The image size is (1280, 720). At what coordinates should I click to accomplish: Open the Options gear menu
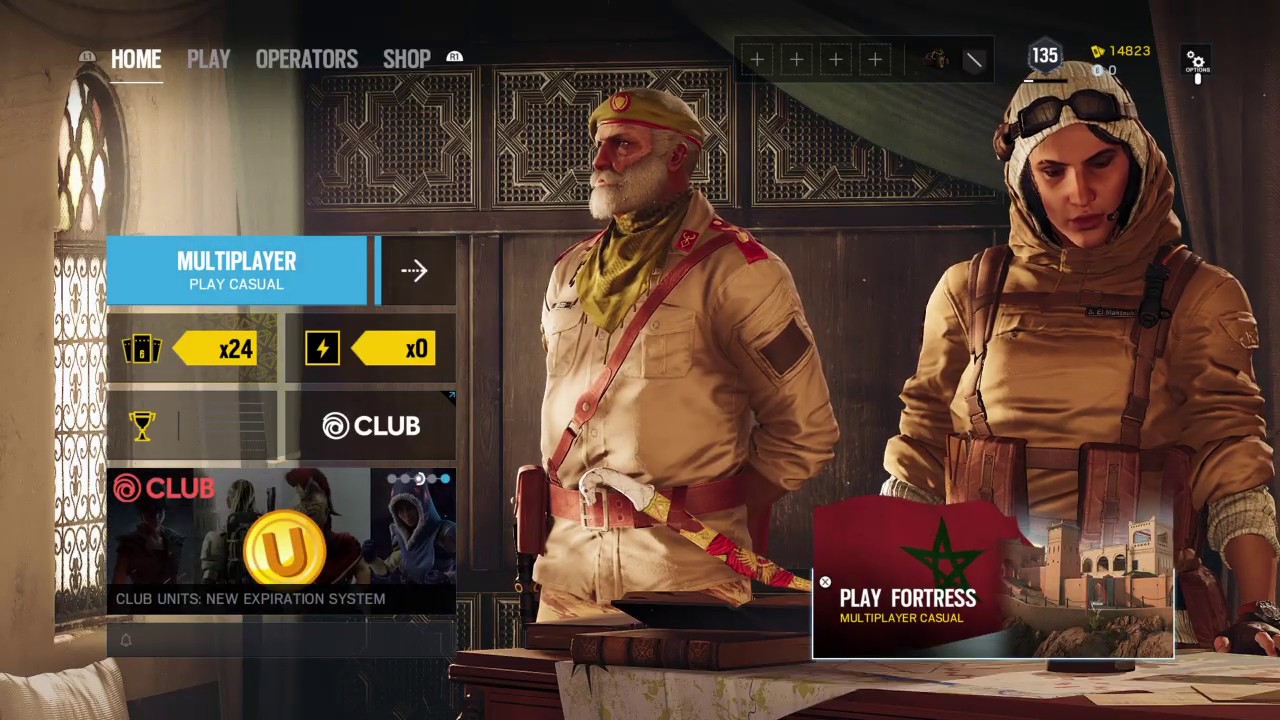(x=1196, y=61)
